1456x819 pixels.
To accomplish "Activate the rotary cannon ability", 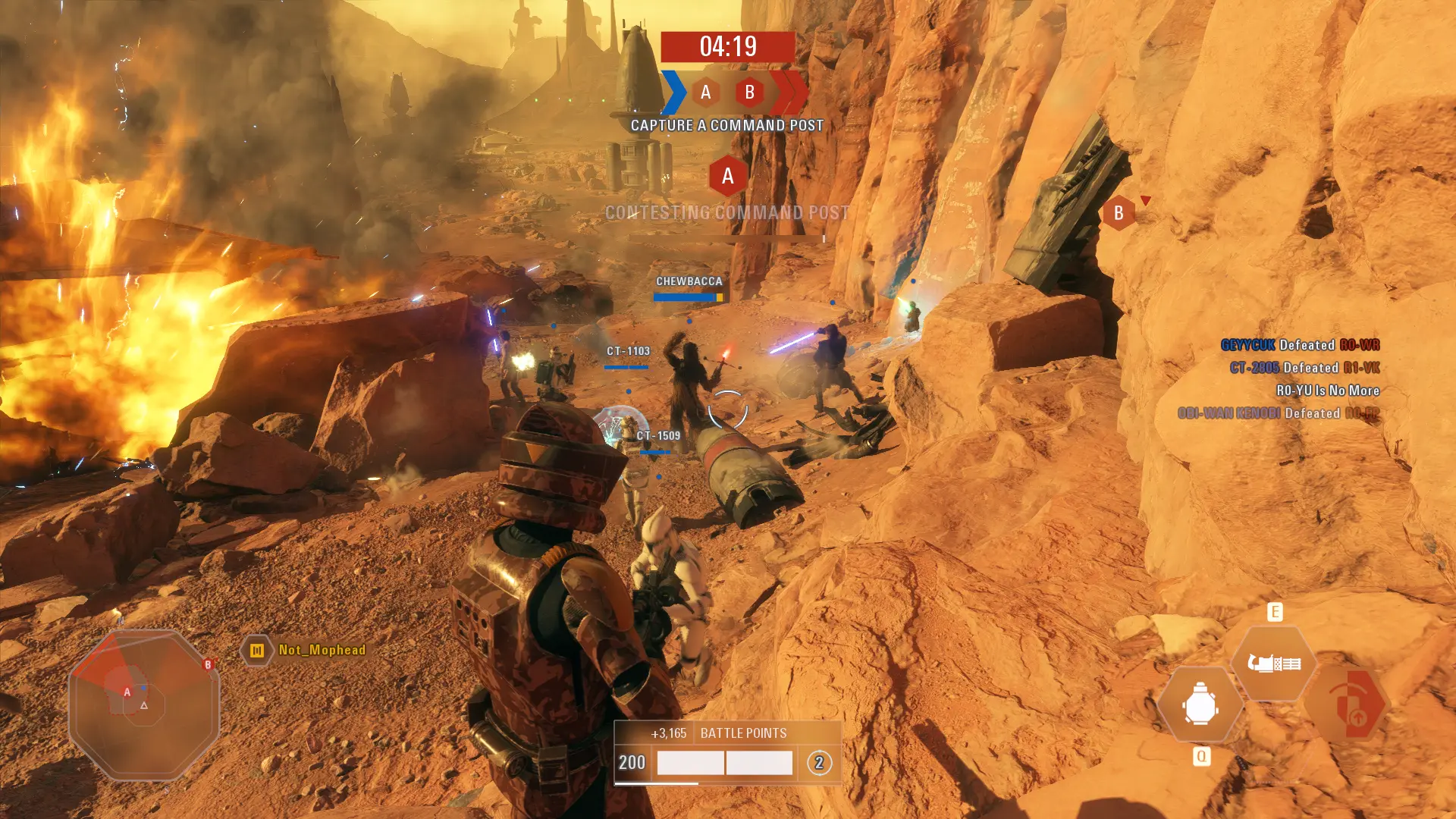I will (x=1274, y=664).
